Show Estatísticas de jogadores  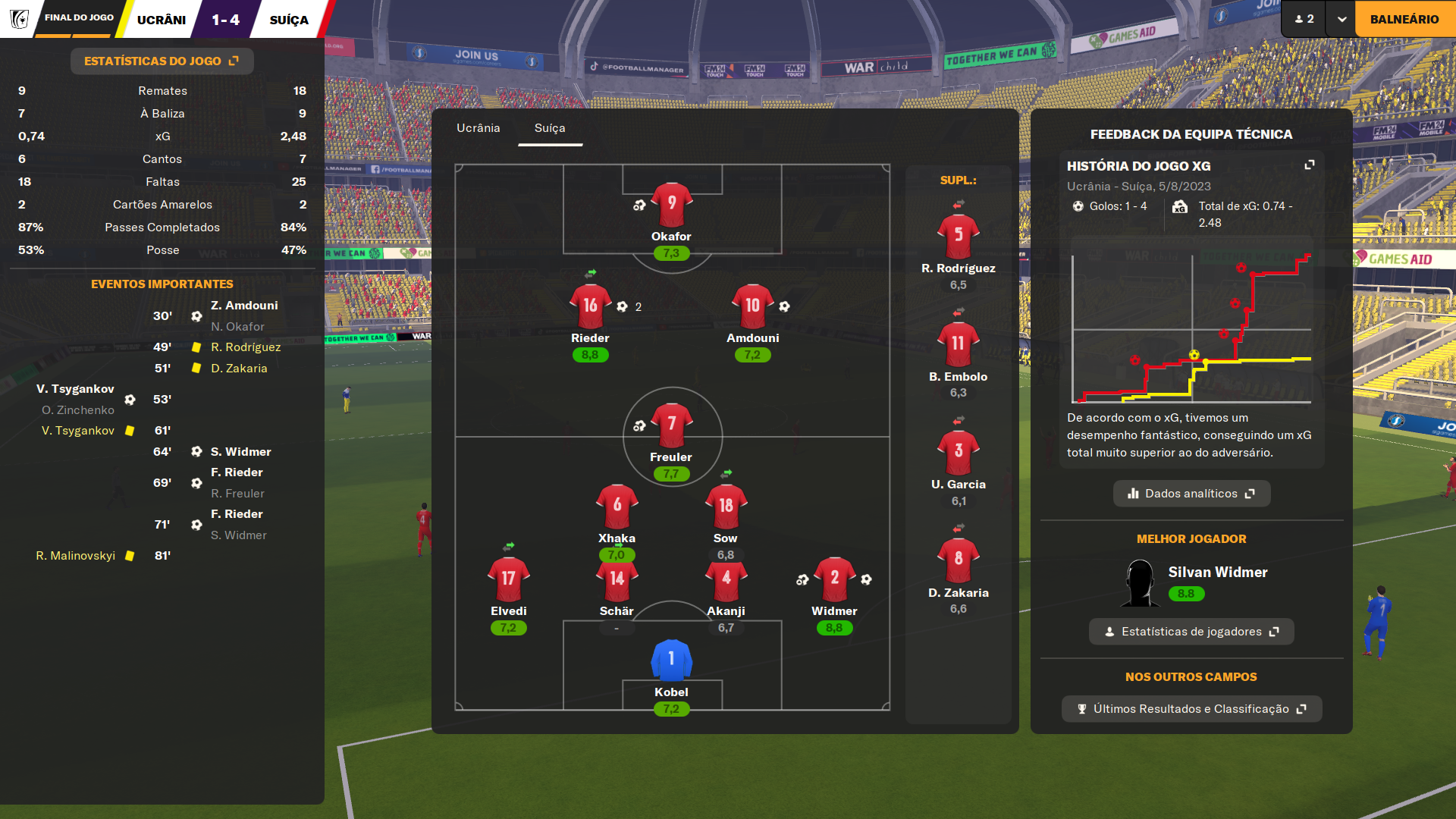click(x=1191, y=632)
